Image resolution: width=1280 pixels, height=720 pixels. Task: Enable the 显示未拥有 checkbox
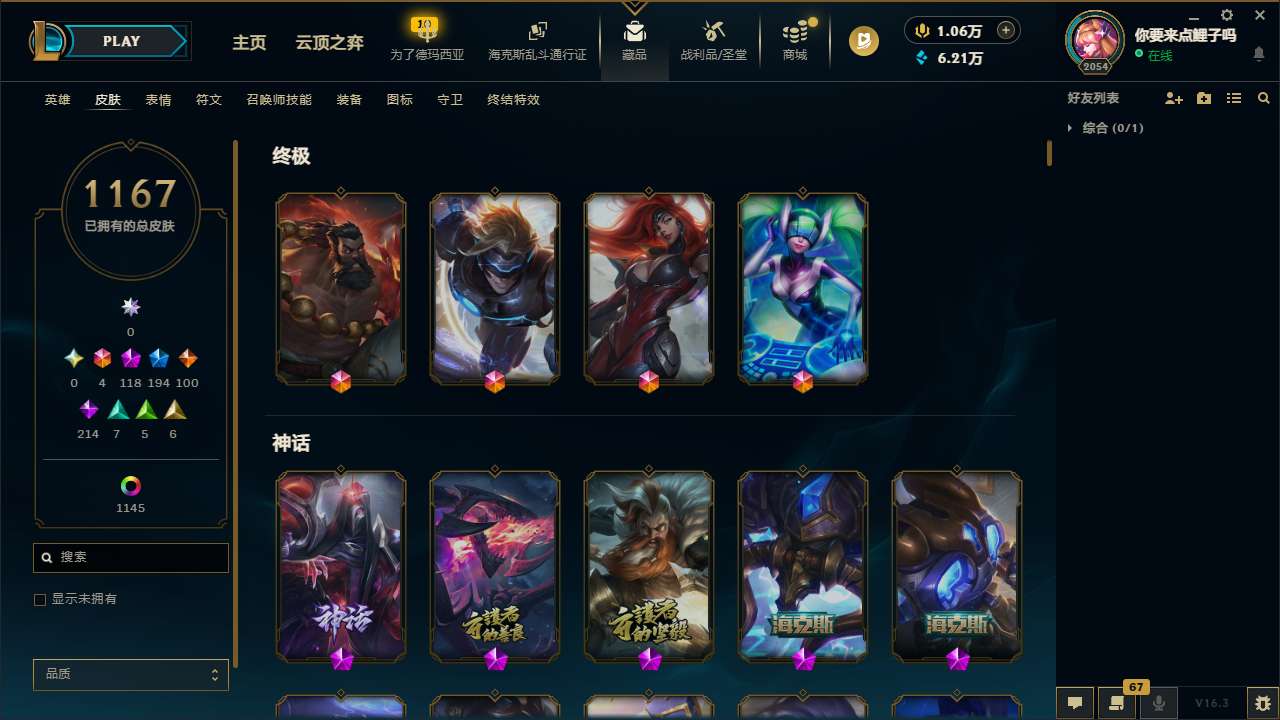point(40,599)
